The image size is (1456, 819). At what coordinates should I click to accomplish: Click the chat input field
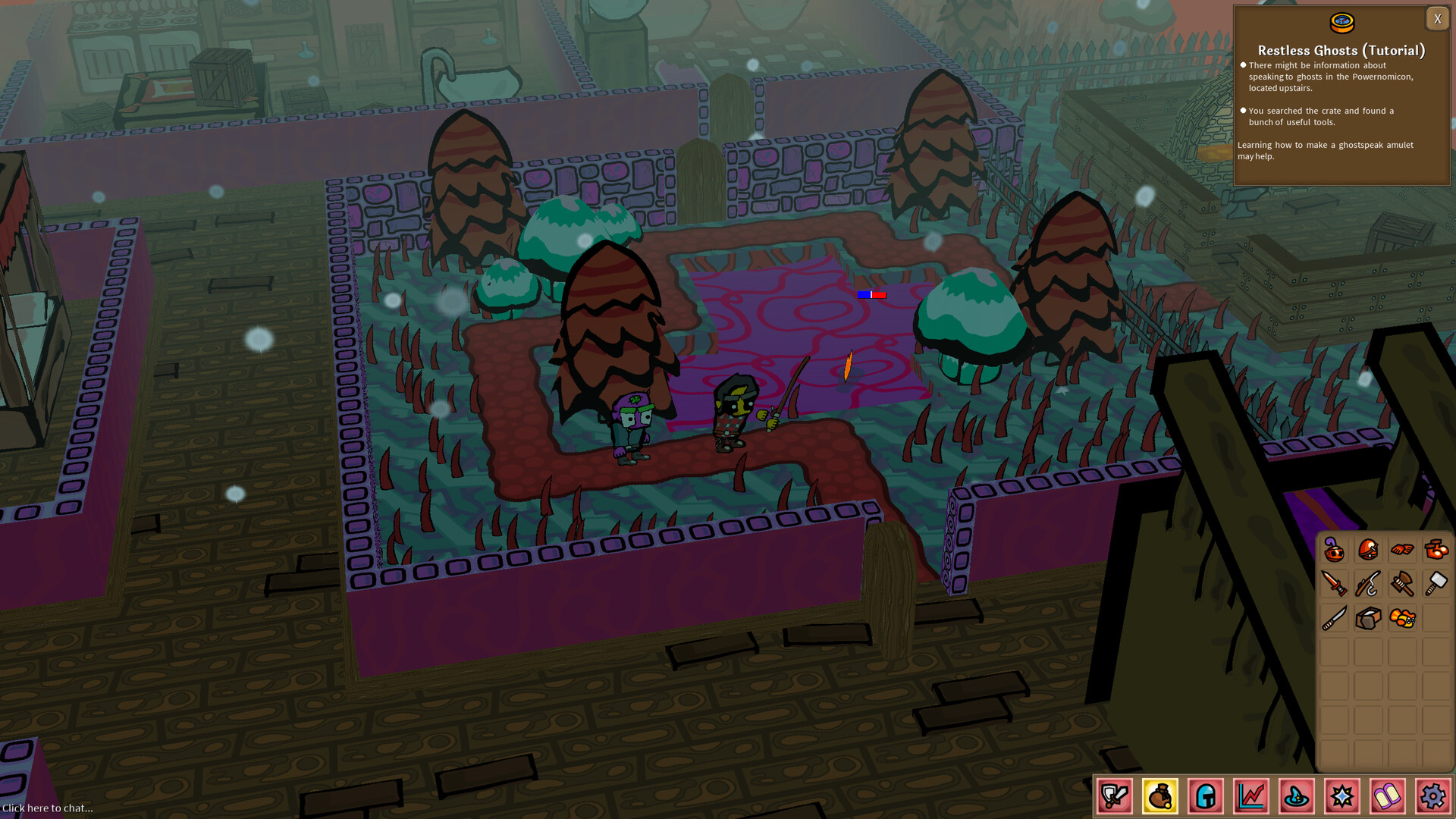[x=45, y=808]
